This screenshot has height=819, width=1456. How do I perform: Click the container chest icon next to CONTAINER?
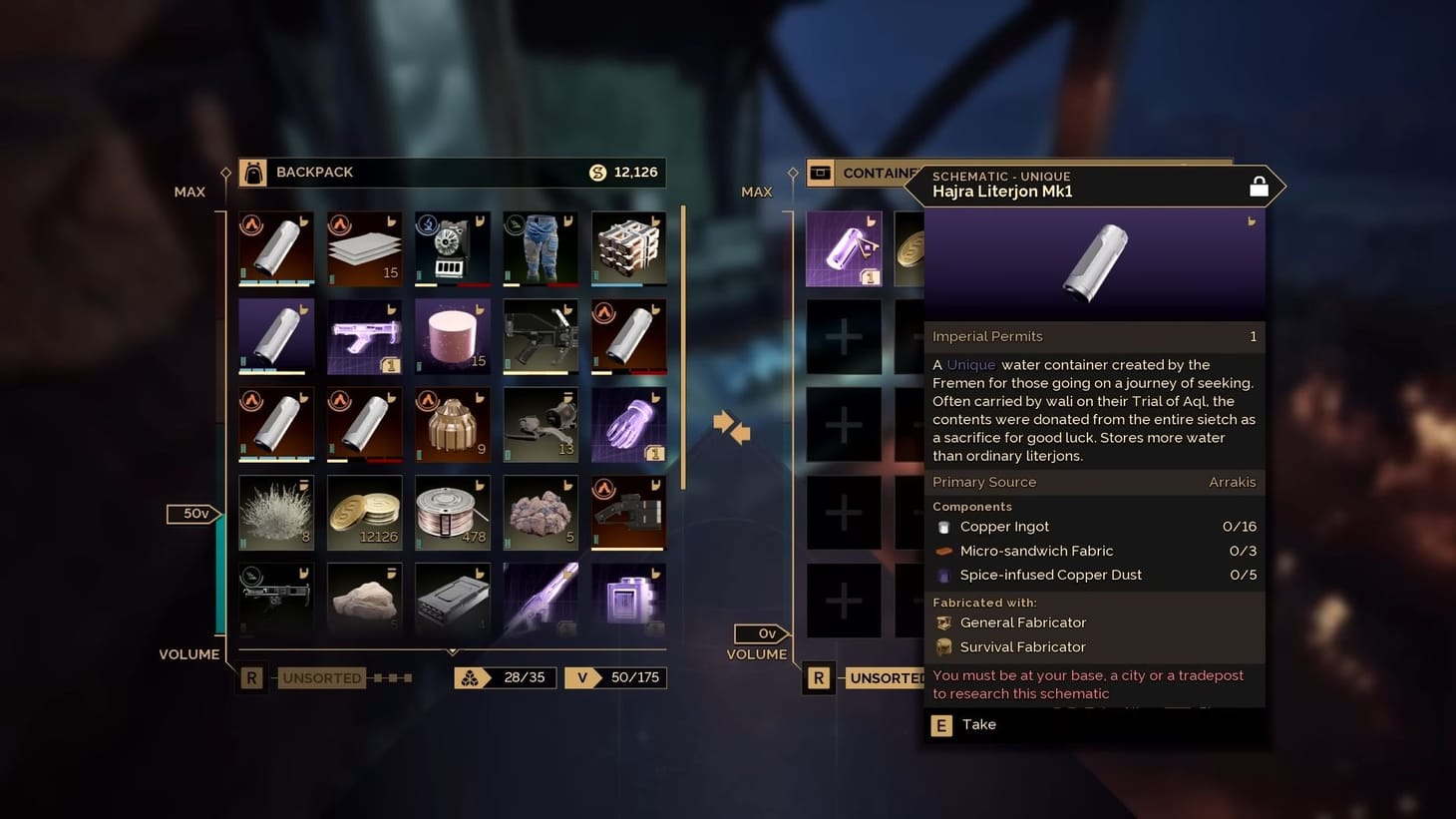pos(821,172)
